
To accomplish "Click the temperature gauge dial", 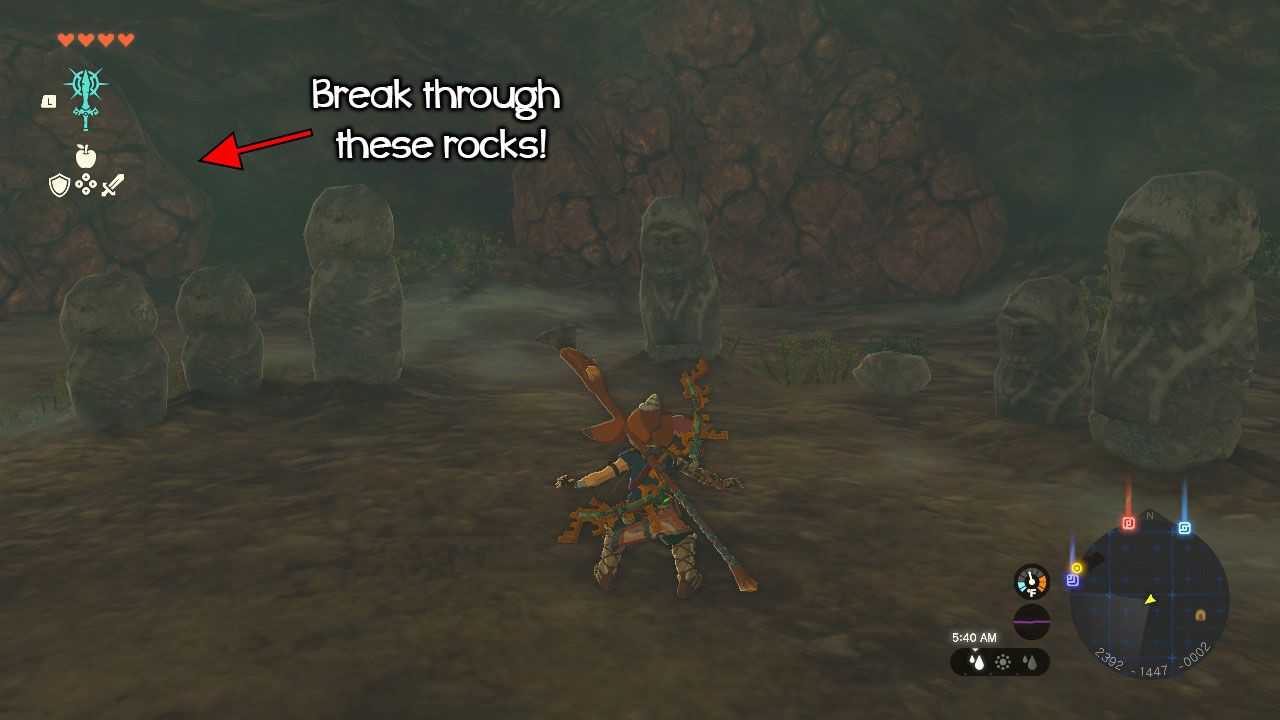I will (1031, 580).
